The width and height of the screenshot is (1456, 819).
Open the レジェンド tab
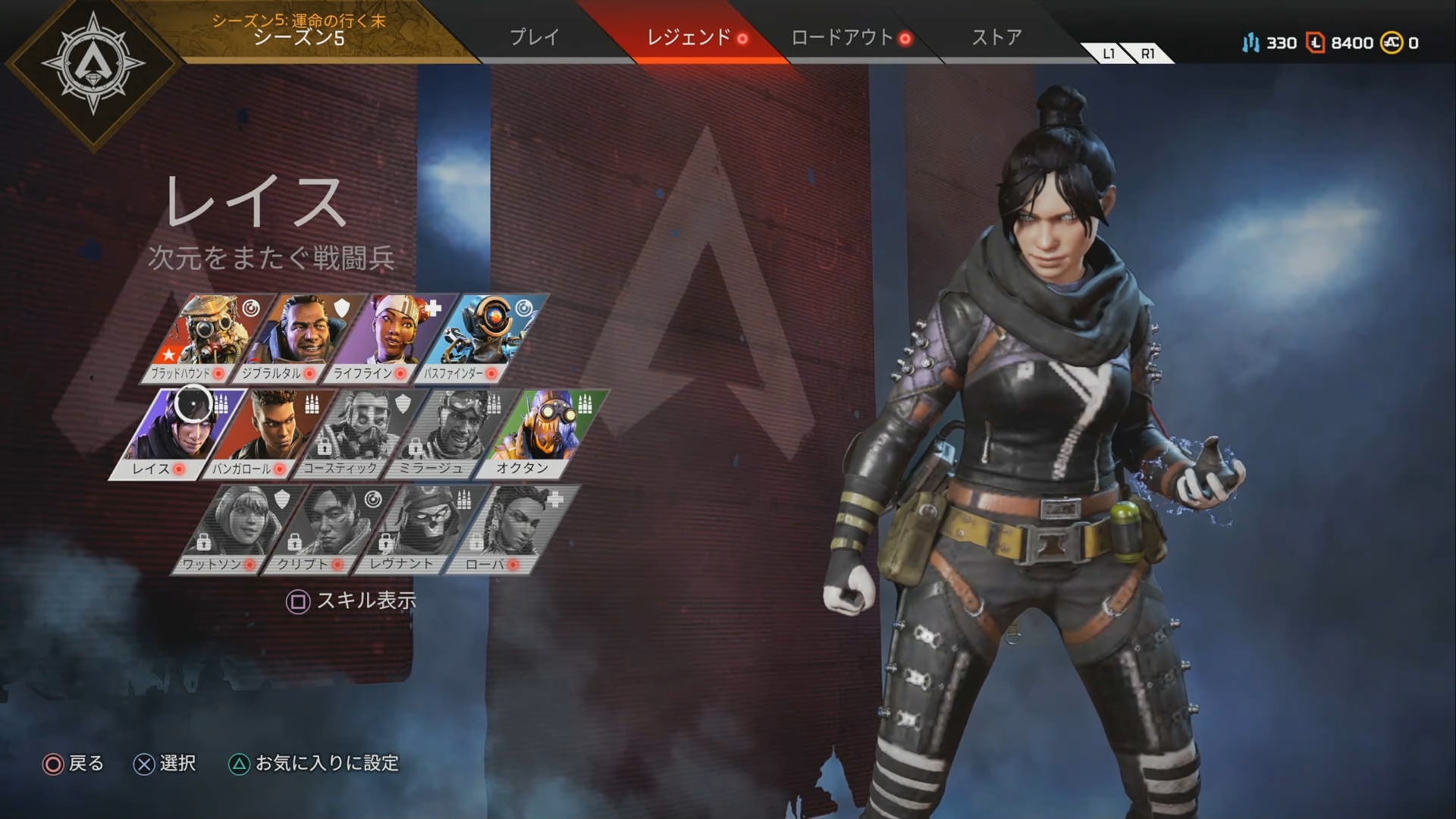click(688, 37)
